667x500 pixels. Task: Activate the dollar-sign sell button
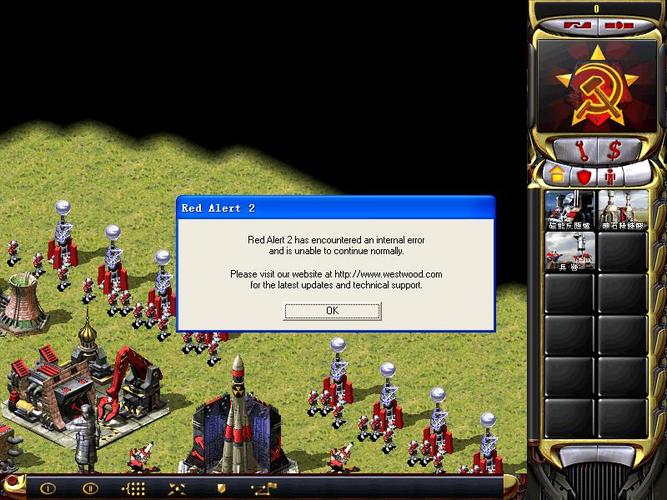click(614, 150)
